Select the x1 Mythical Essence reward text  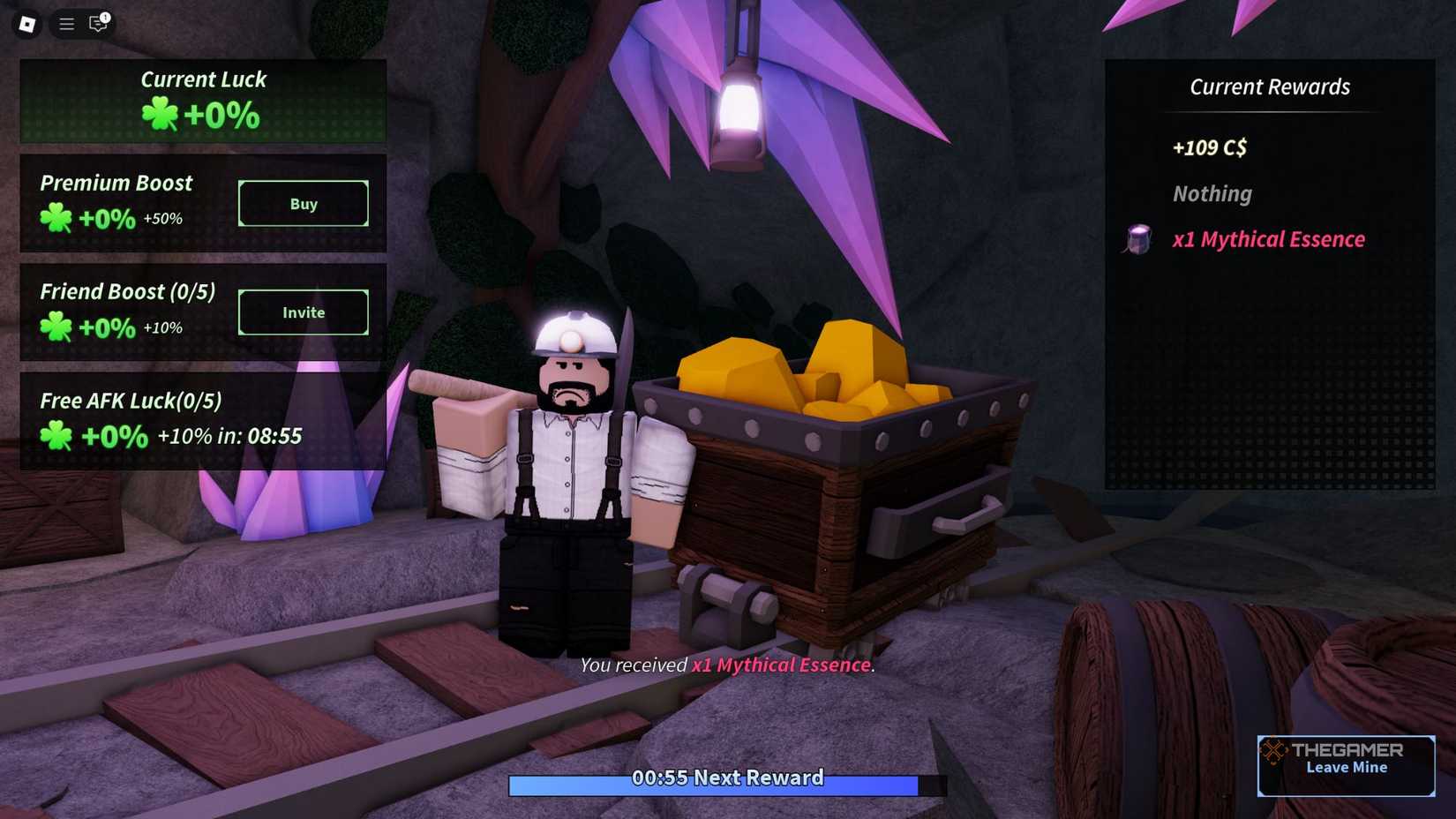(x=1268, y=239)
